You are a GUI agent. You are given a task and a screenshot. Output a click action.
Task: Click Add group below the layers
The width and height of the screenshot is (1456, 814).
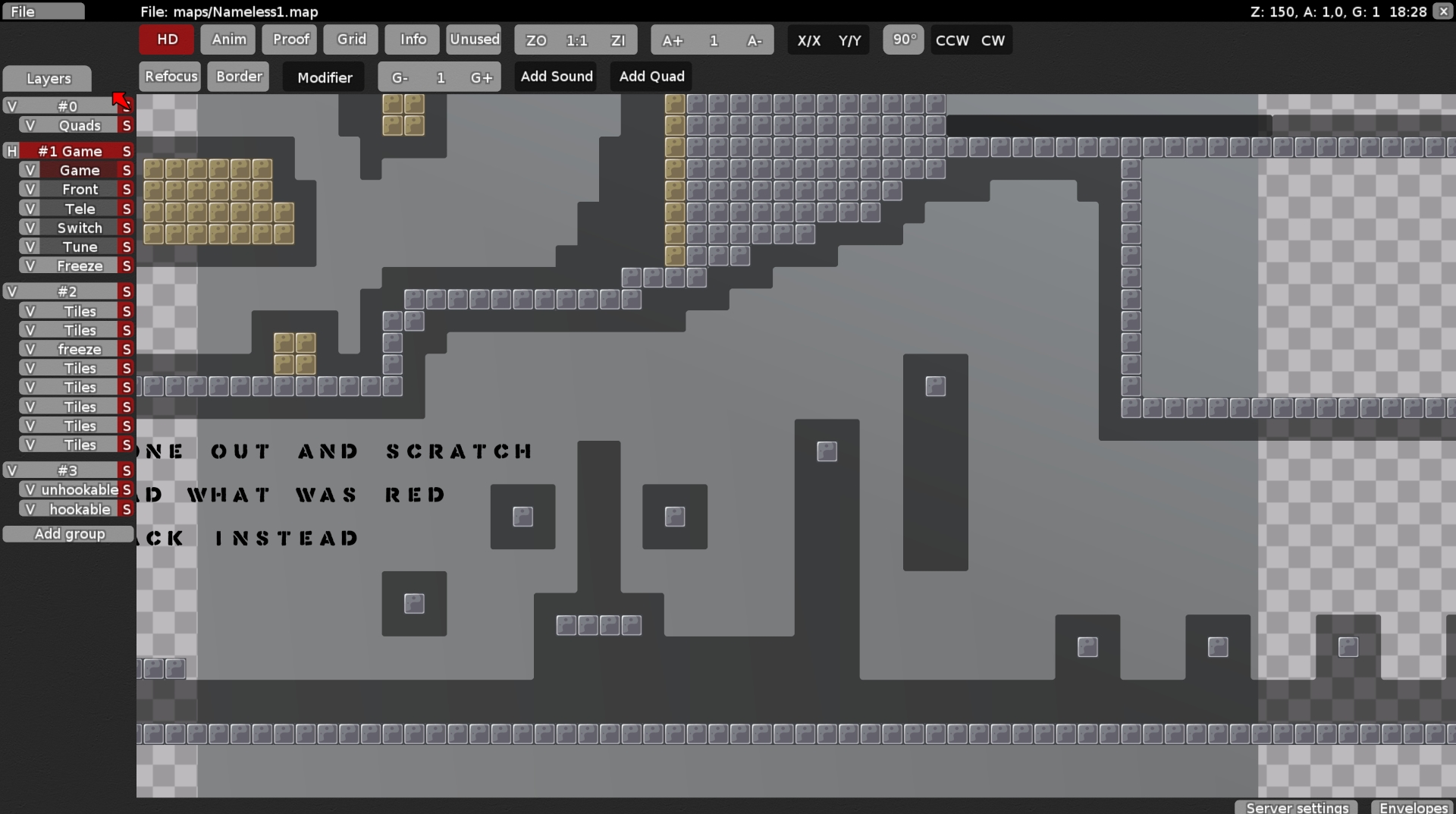tap(68, 533)
